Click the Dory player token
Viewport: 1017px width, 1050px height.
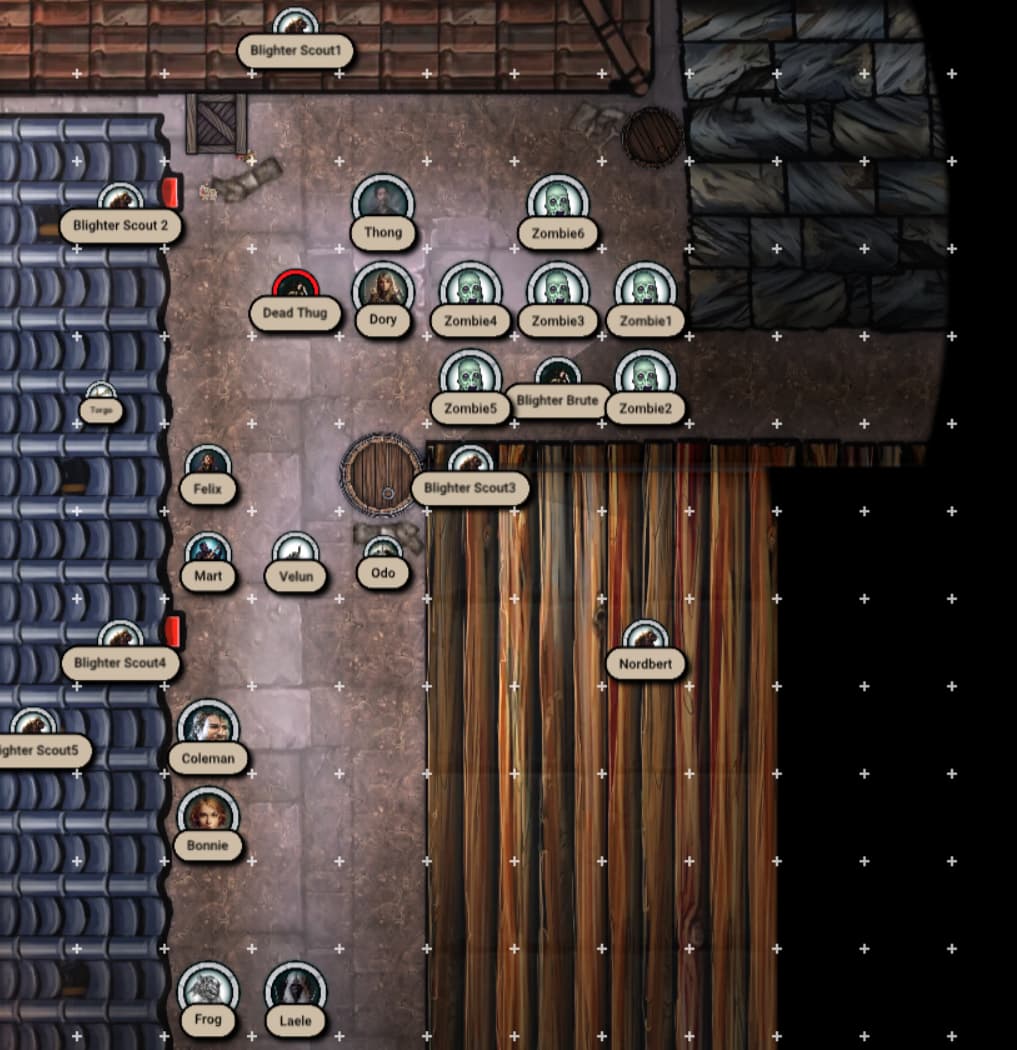pyautogui.click(x=383, y=291)
